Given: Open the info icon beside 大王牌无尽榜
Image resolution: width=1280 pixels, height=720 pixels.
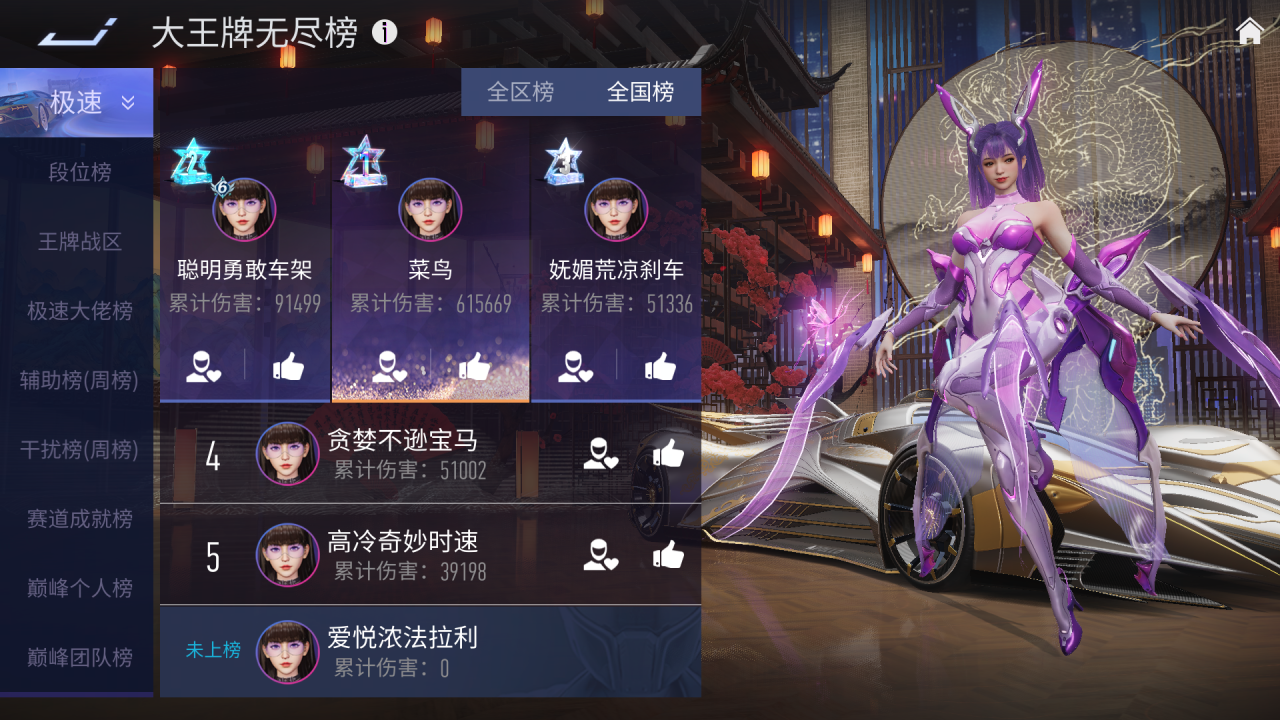Looking at the screenshot, I should 385,33.
